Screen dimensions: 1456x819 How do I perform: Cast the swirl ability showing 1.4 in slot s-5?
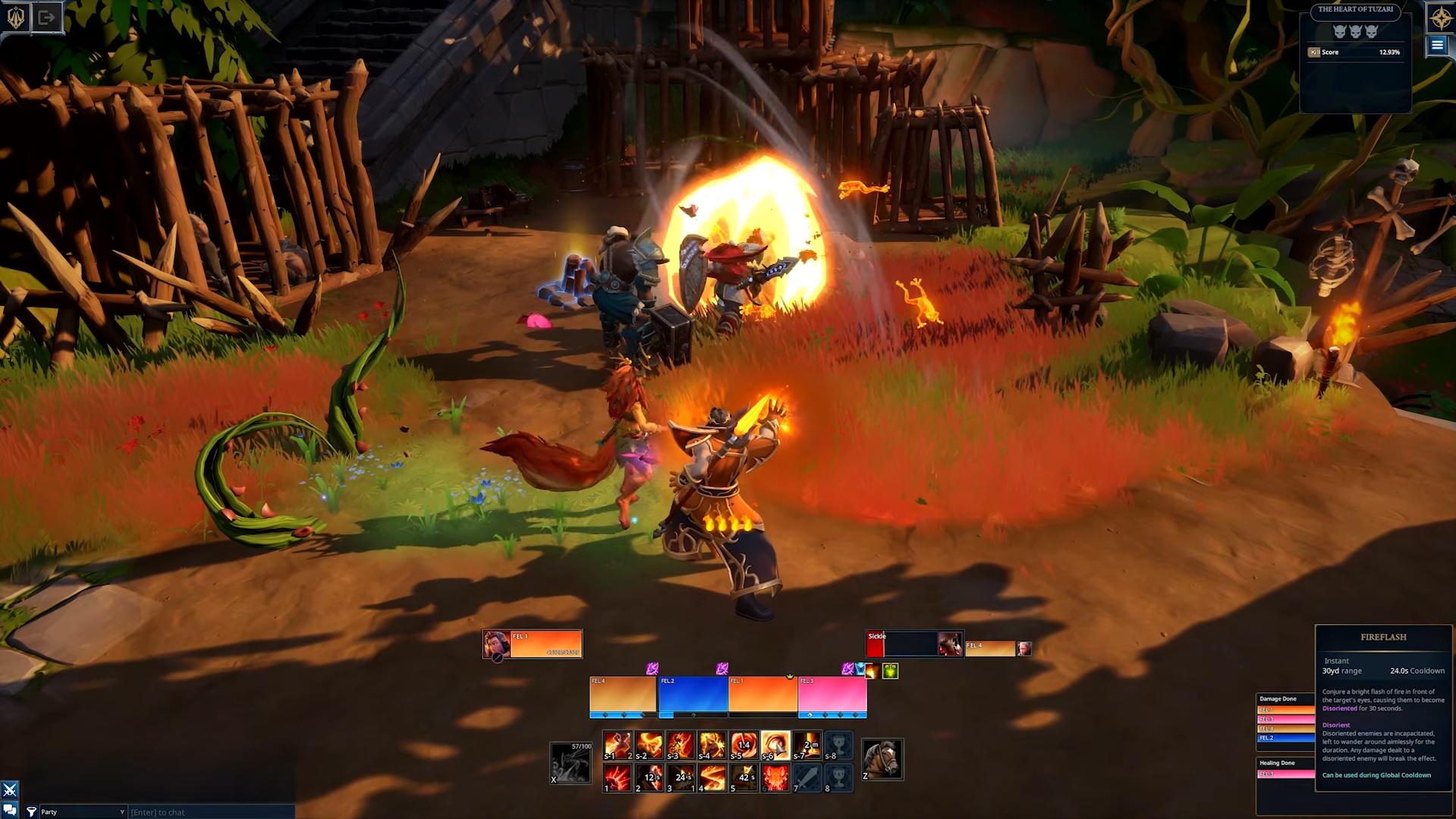743,744
